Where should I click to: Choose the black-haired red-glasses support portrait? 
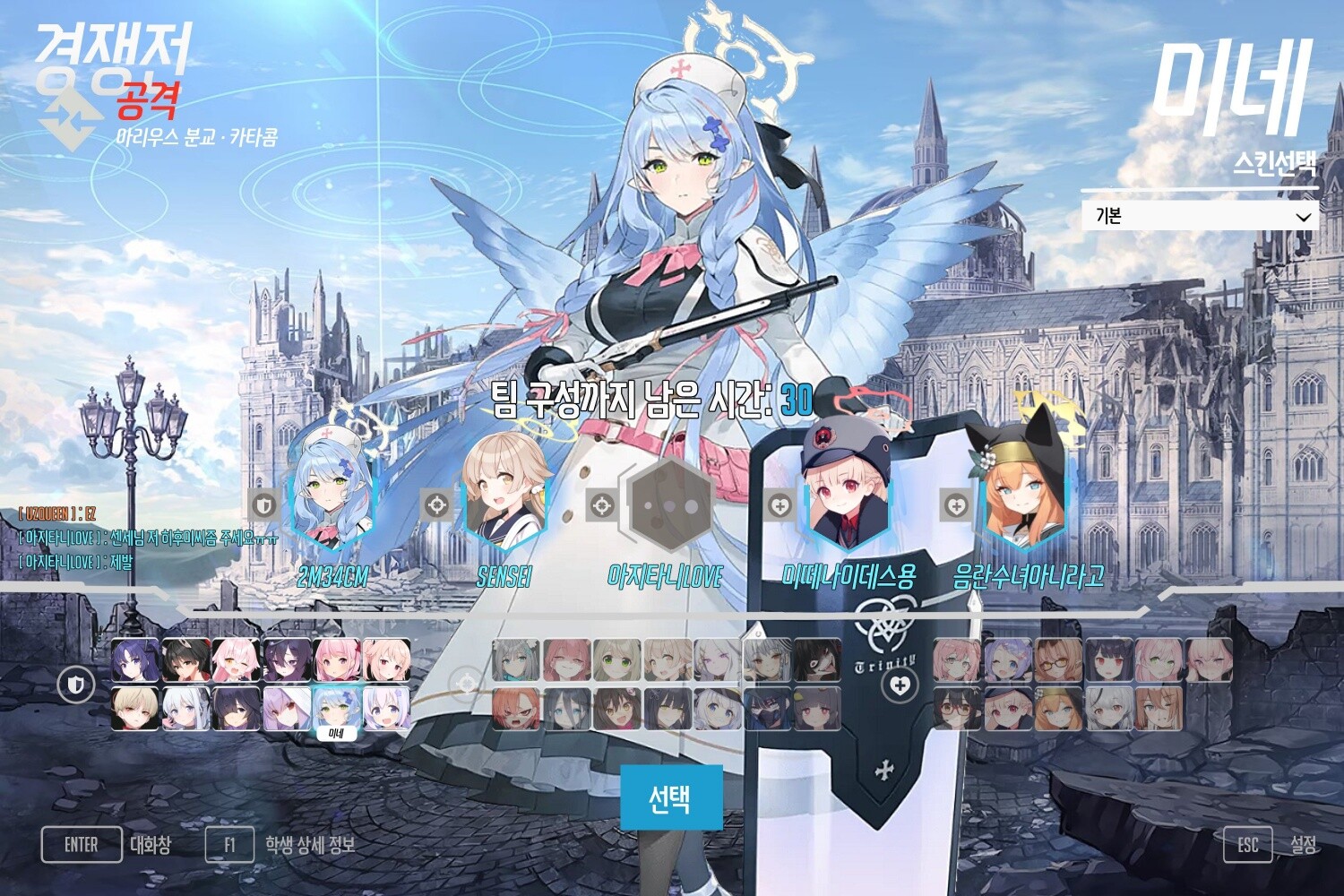(x=958, y=709)
